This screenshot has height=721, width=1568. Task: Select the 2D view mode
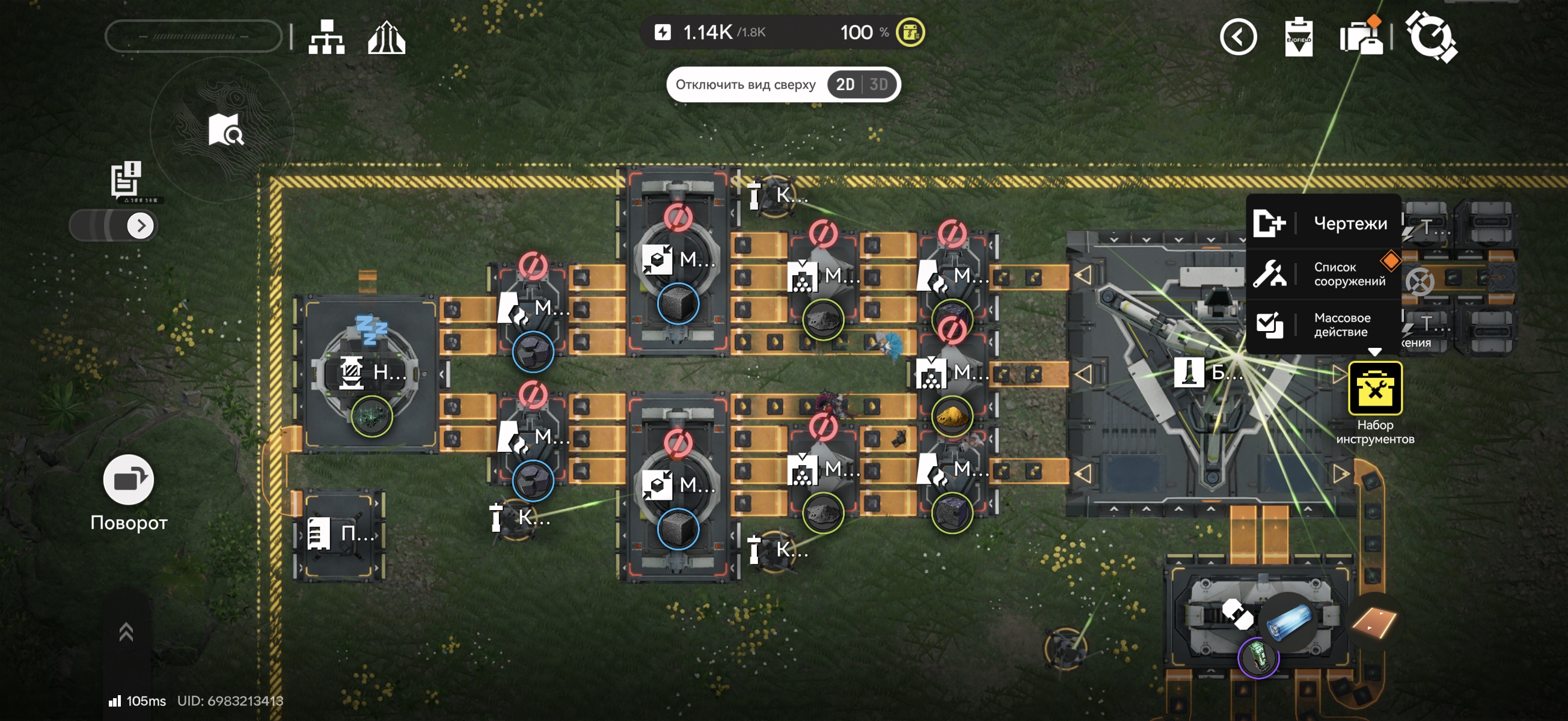point(845,85)
